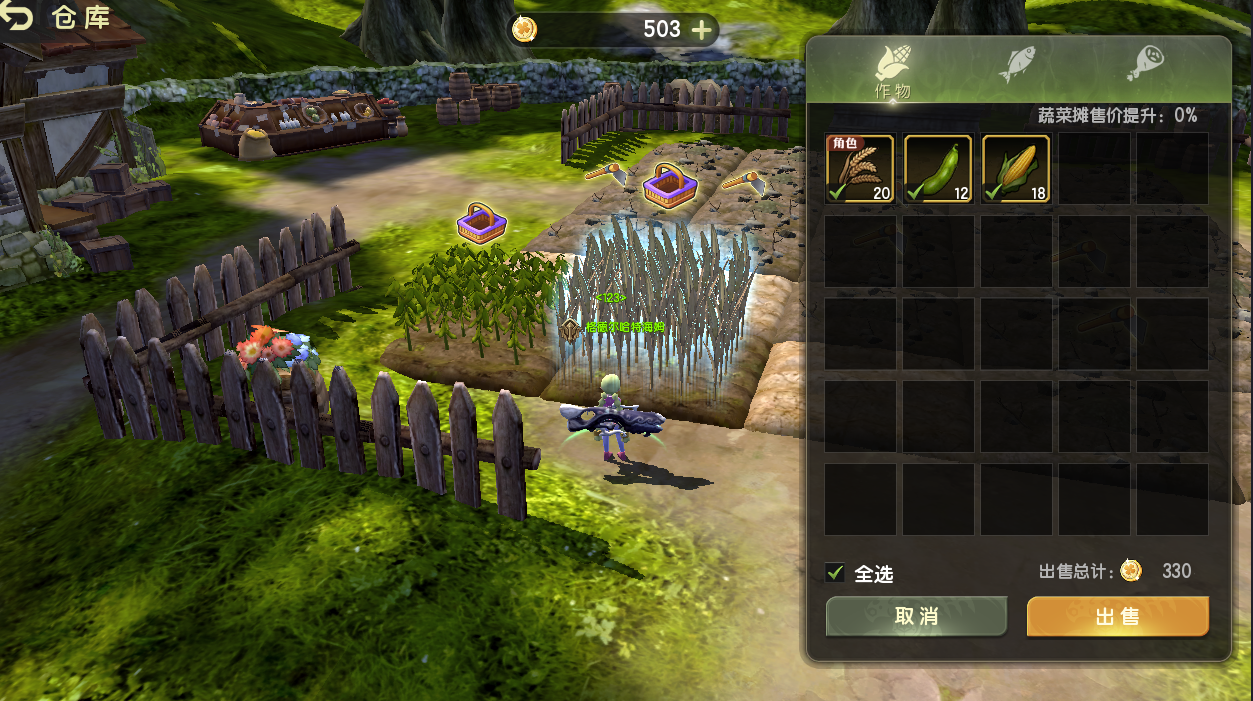Add gold with the plus button
1253x701 pixels.
click(x=702, y=30)
